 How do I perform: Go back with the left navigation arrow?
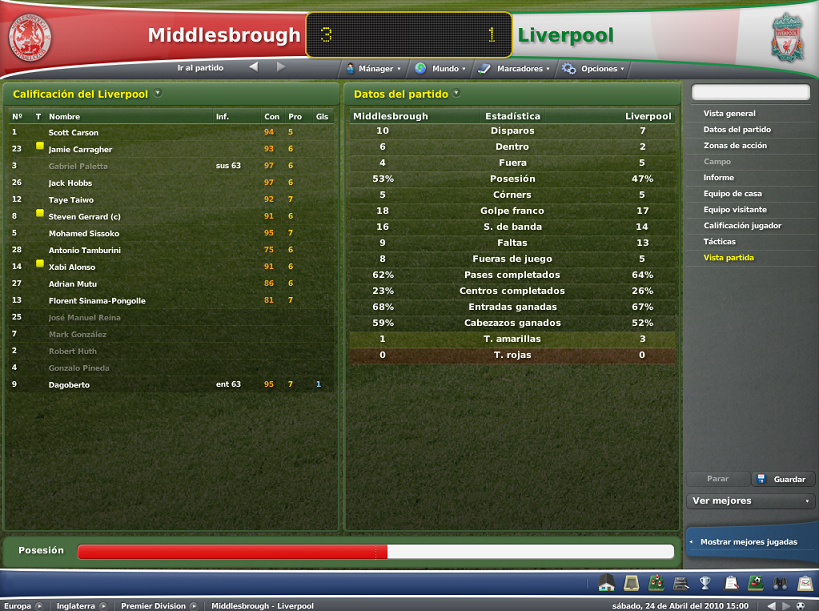pos(254,68)
